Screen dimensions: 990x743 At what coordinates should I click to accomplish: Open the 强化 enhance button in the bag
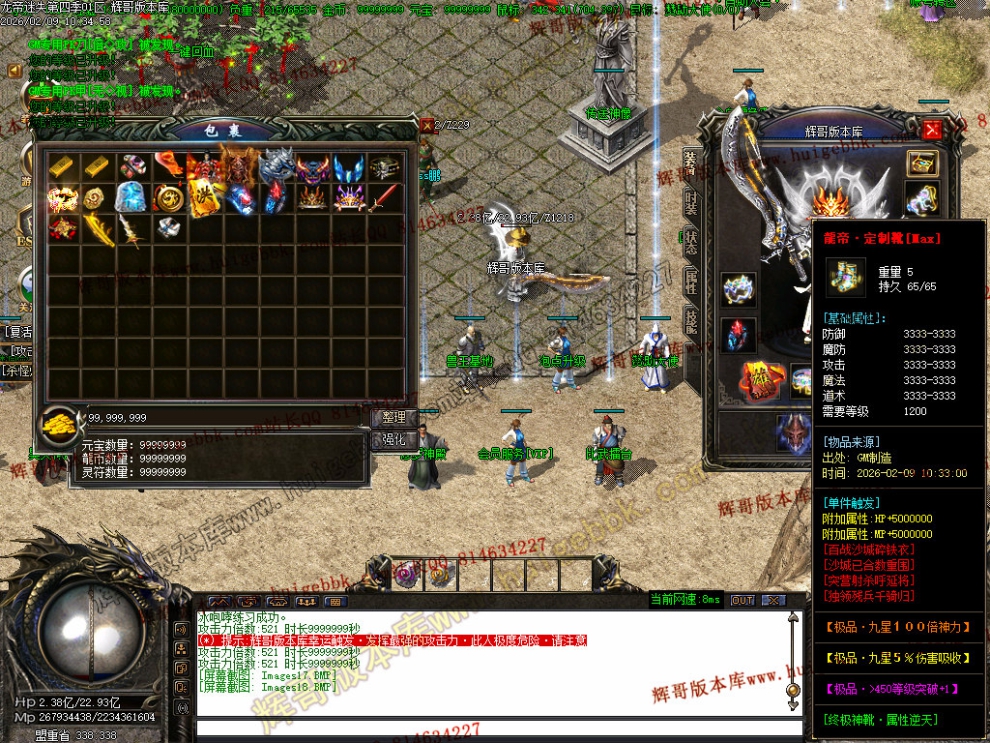point(393,439)
